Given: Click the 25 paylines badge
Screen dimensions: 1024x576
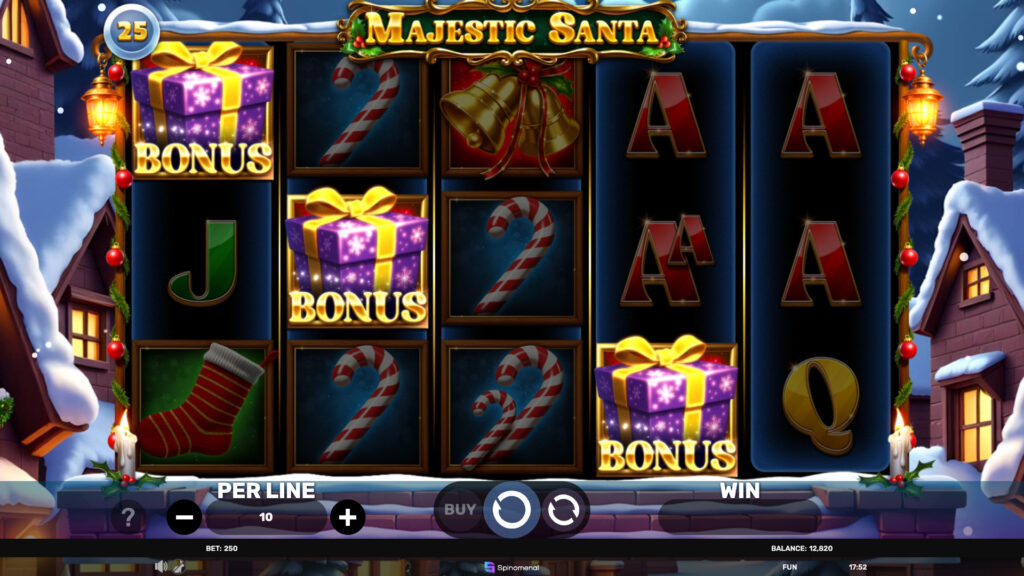Looking at the screenshot, I should (x=132, y=31).
